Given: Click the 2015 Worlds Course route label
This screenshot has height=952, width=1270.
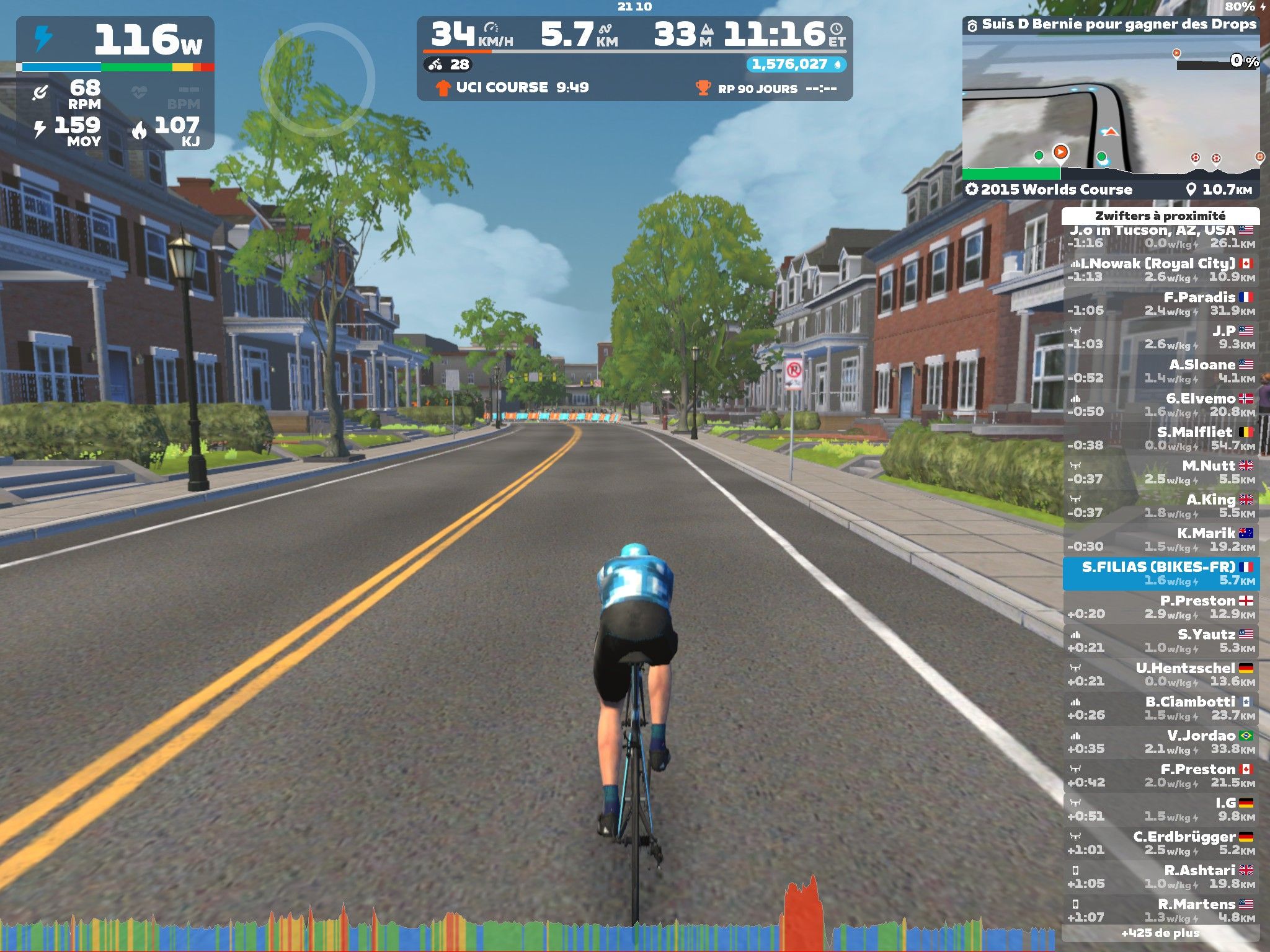Looking at the screenshot, I should (x=1049, y=190).
